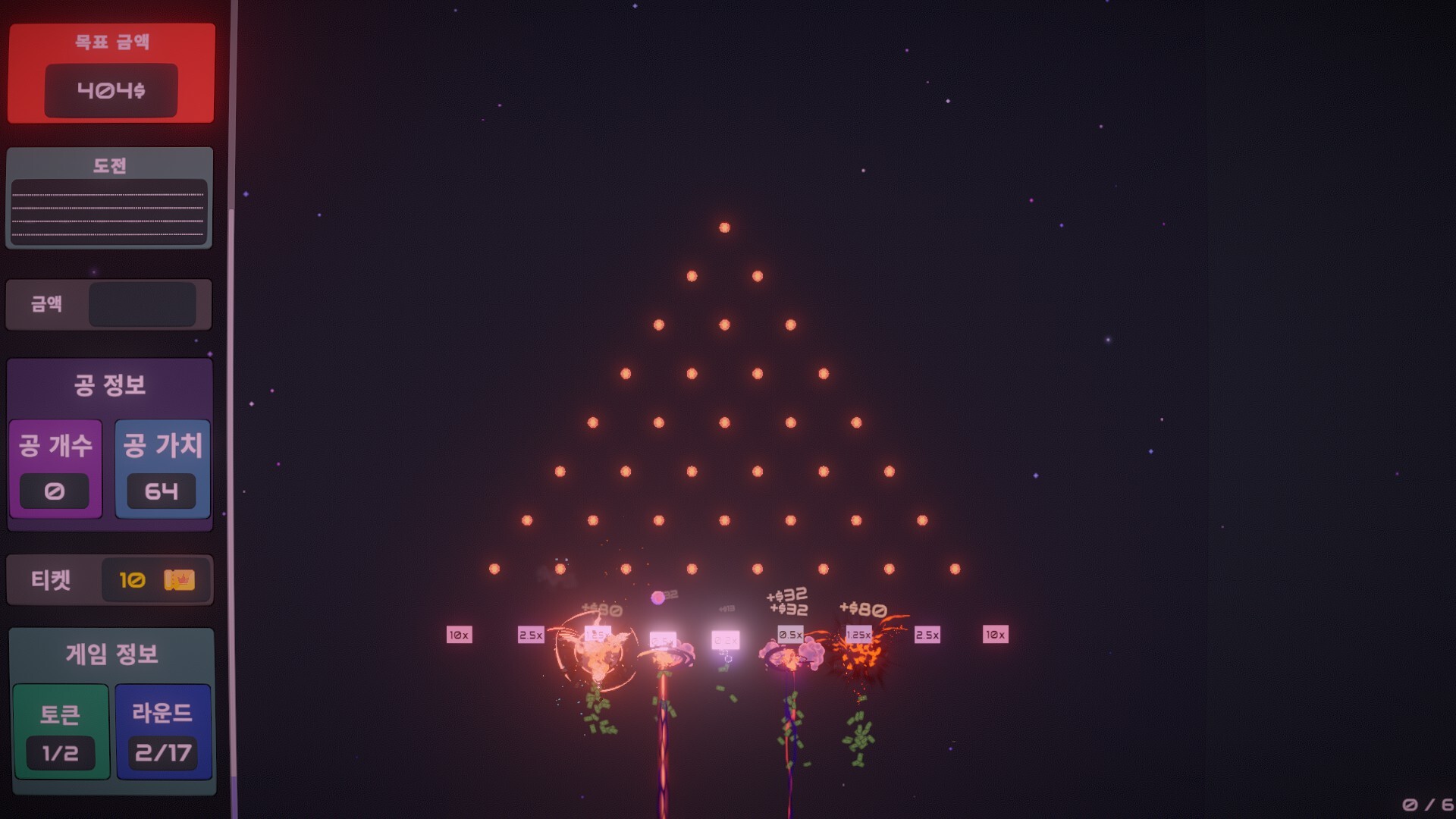Click the right 0.5x multiplier slot
Image resolution: width=1456 pixels, height=819 pixels.
[x=789, y=635]
